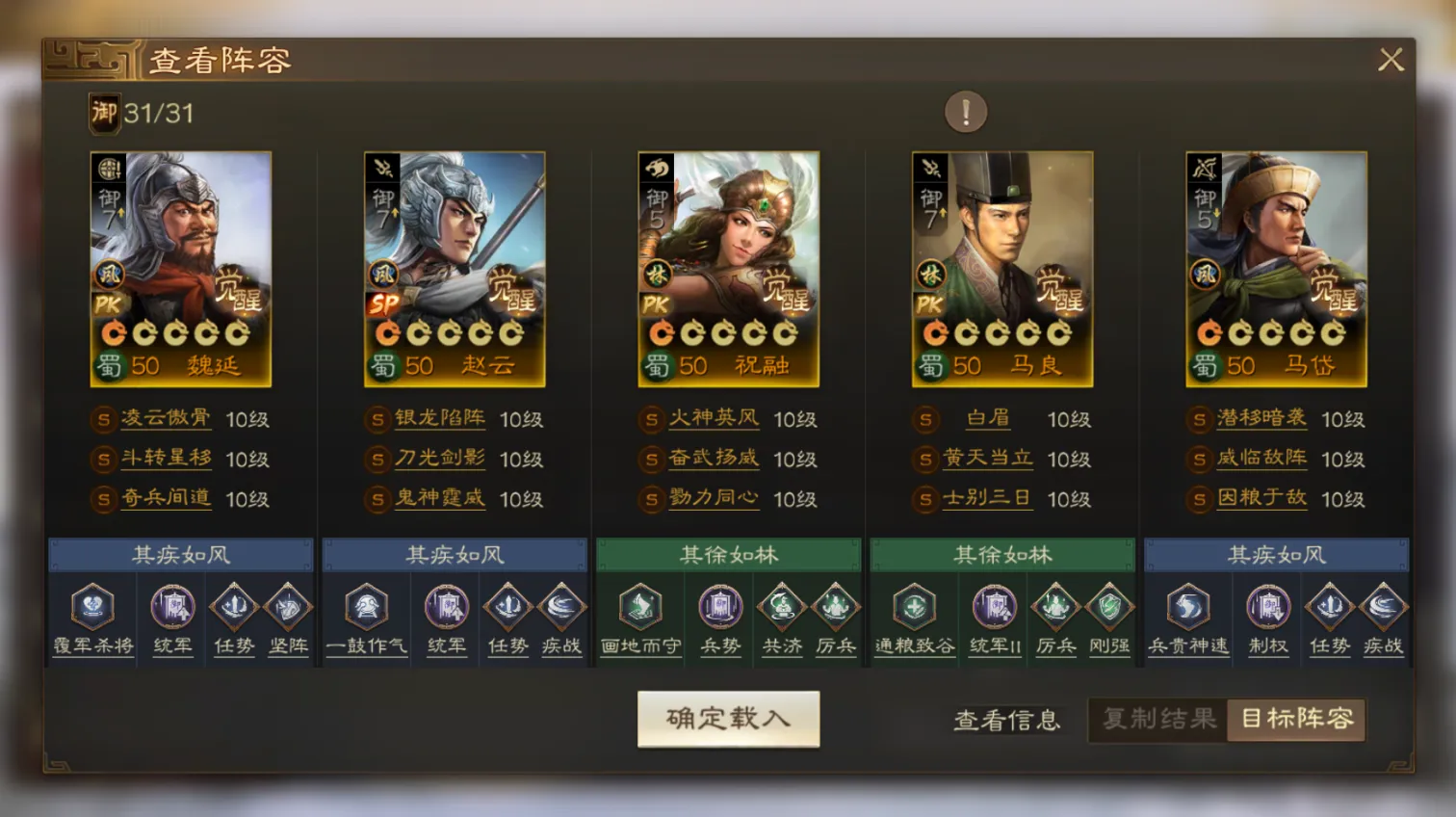The width and height of the screenshot is (1456, 817).
Task: Open the 刚强 skill icon in 马良's row
Action: [1109, 608]
